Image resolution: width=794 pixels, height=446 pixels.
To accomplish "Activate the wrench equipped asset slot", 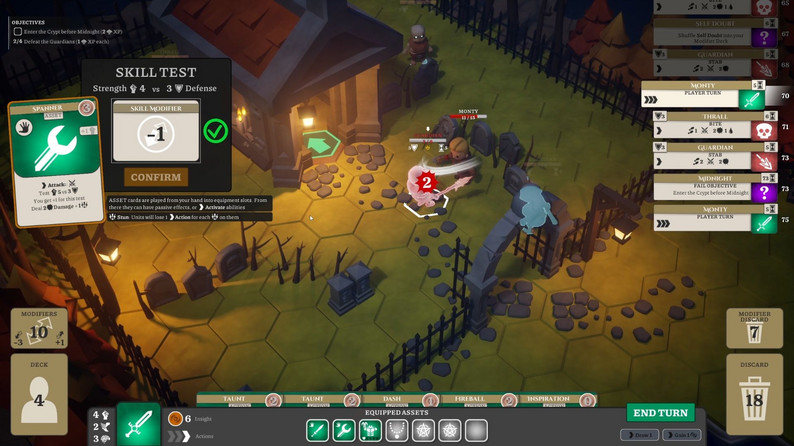I will (x=343, y=430).
